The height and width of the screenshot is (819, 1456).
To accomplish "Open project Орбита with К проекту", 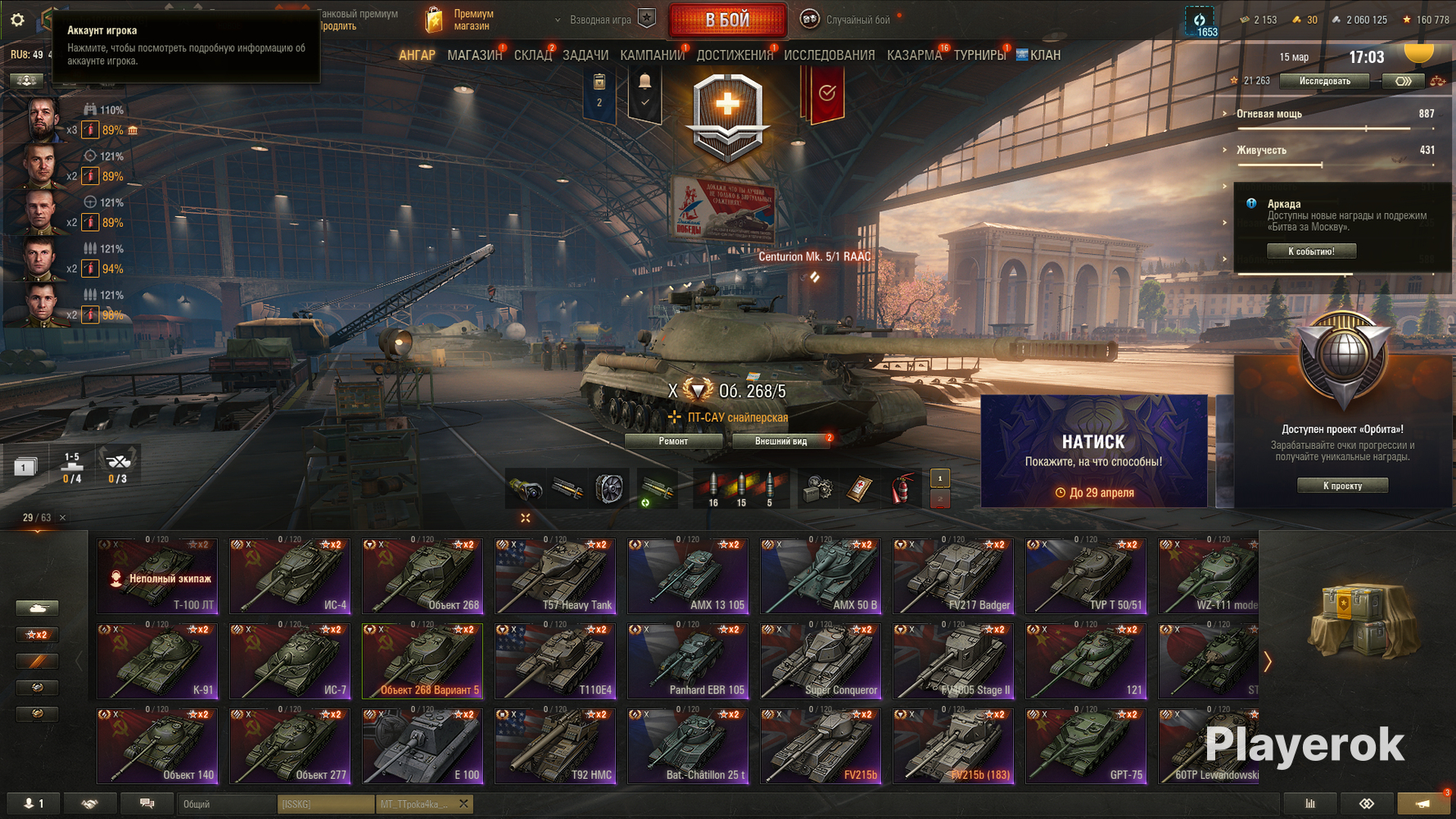I will (x=1342, y=486).
